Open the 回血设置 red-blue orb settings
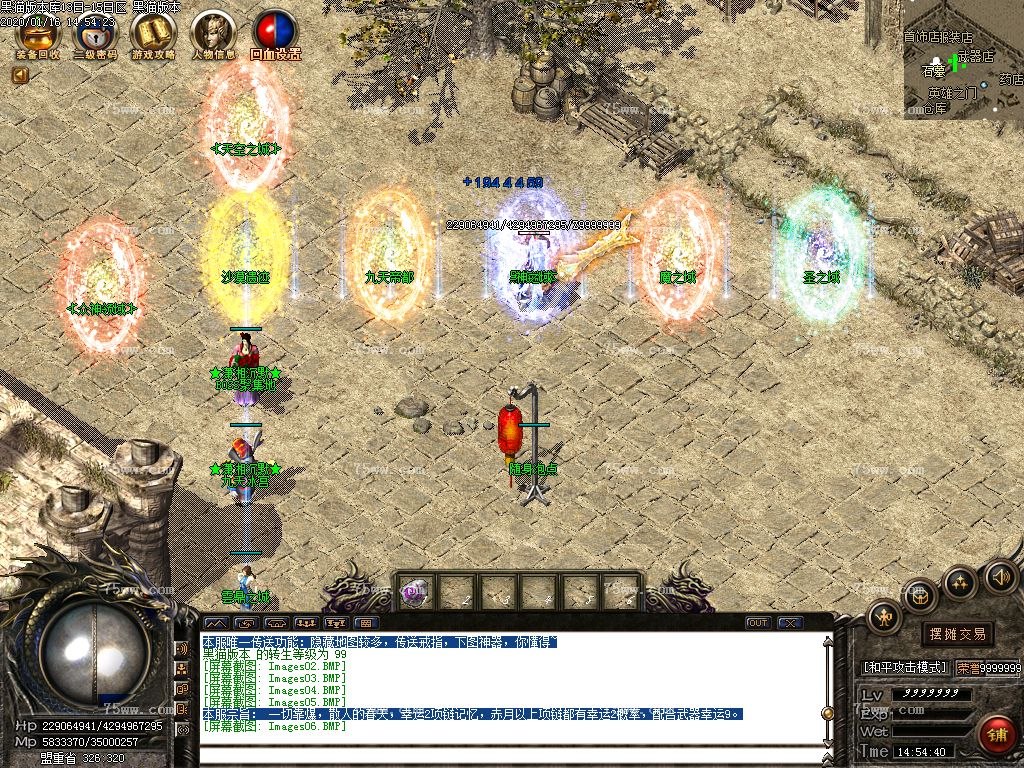The width and height of the screenshot is (1024, 768). [275, 33]
